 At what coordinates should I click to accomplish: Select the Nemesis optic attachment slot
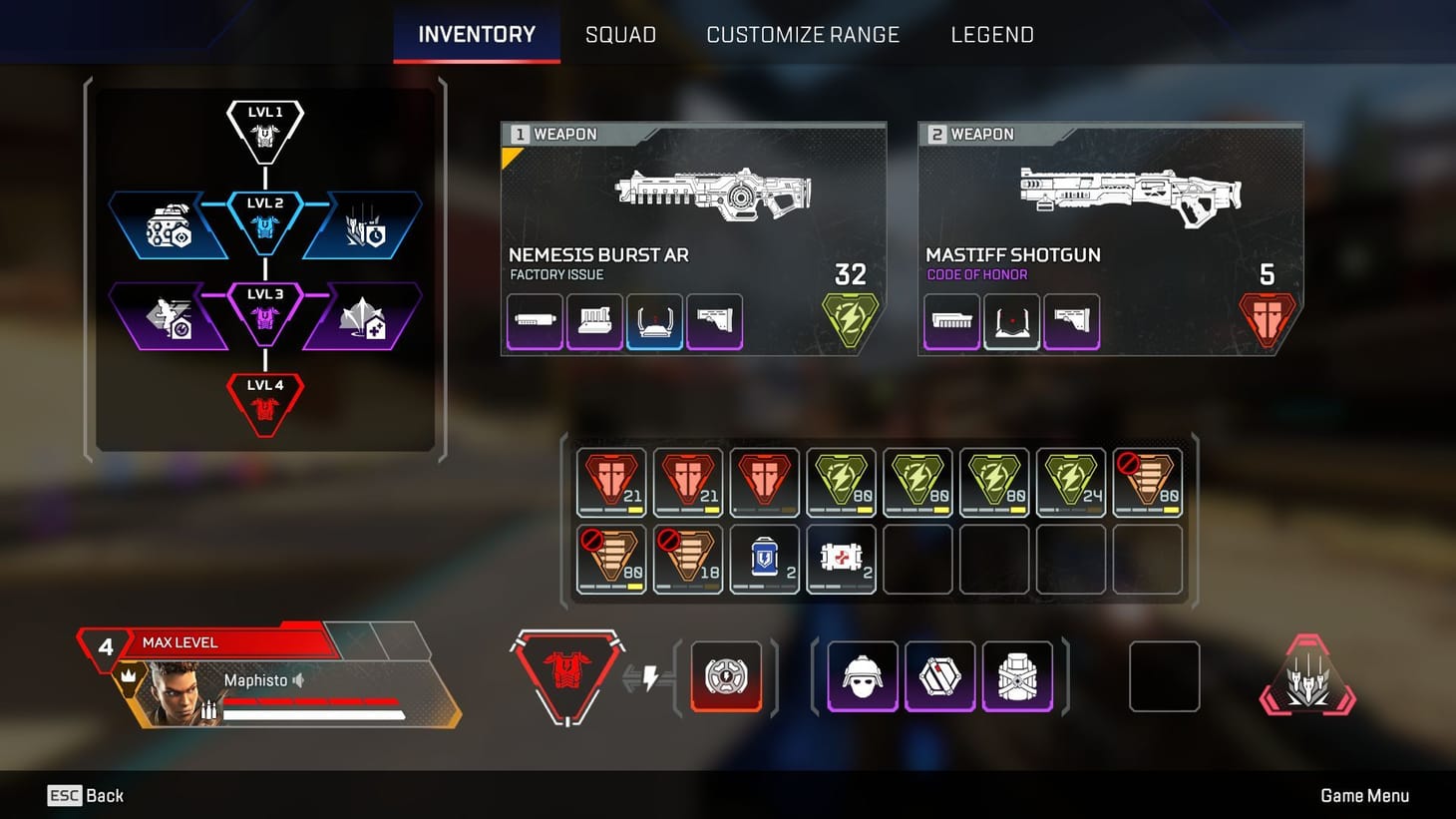pos(654,321)
